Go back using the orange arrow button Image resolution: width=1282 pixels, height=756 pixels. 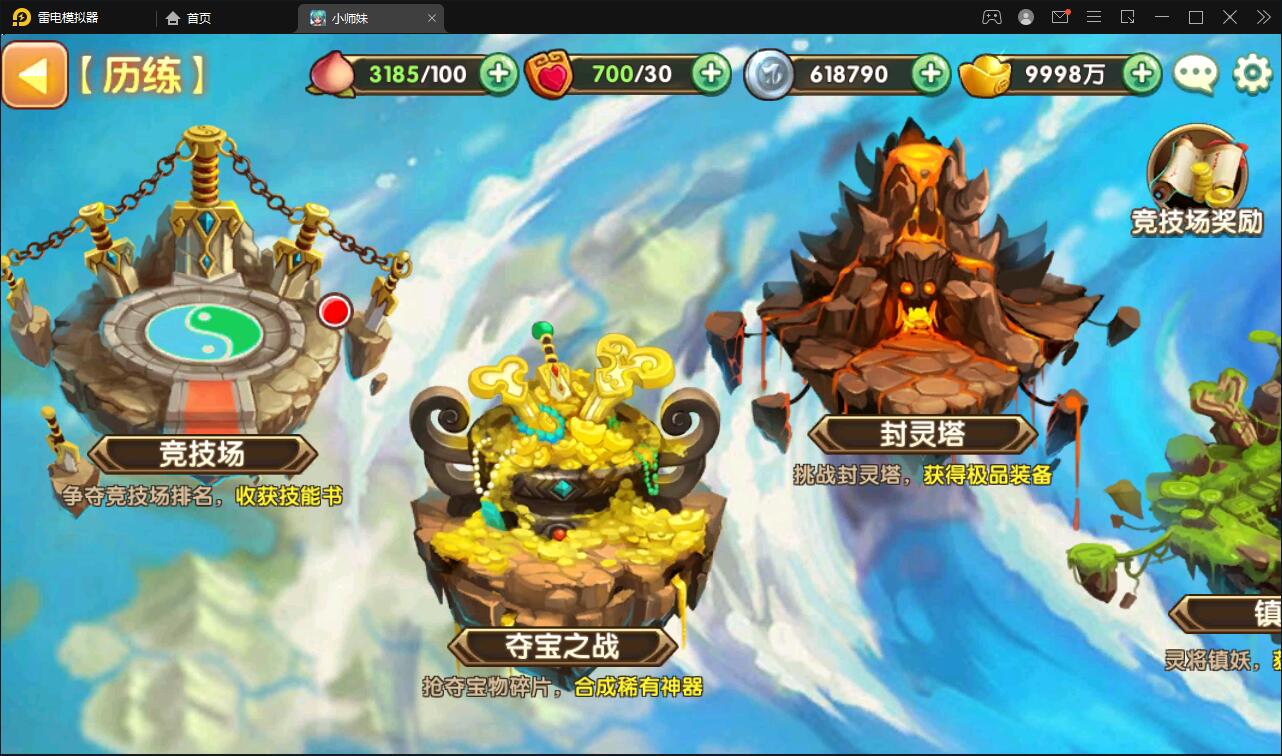tap(34, 75)
